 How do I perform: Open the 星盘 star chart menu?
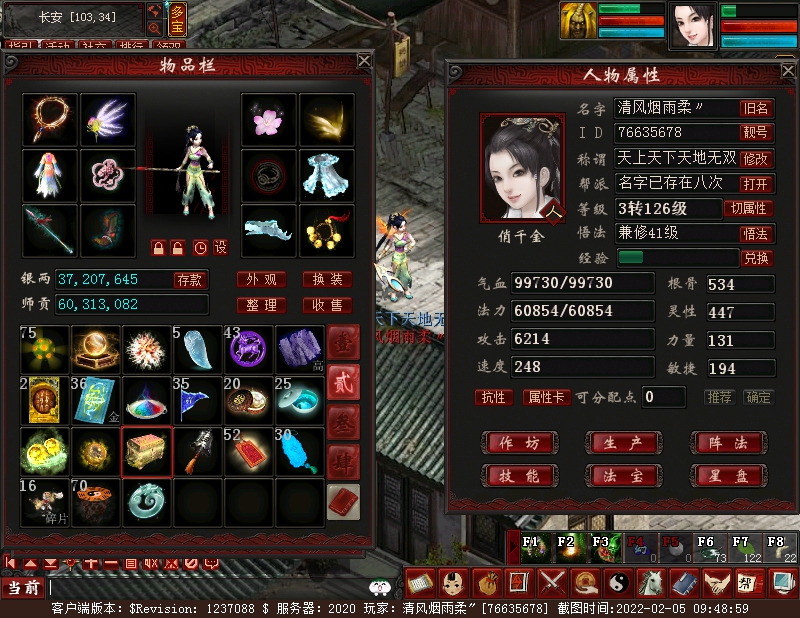click(724, 475)
